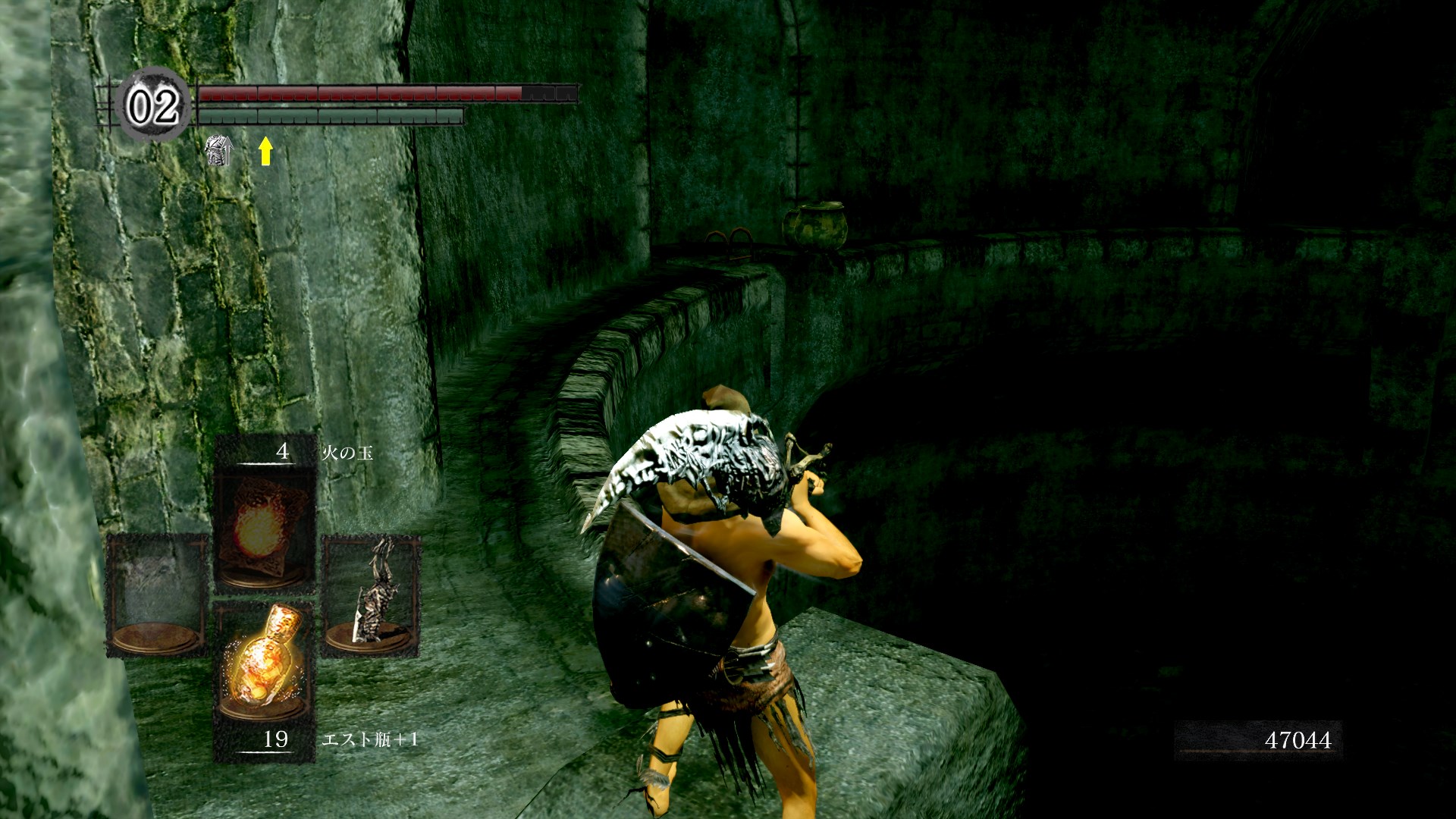Screen dimensions: 1456x819
Task: Choose the エスト瓶+1 Estus Flask slot
Action: [x=264, y=661]
